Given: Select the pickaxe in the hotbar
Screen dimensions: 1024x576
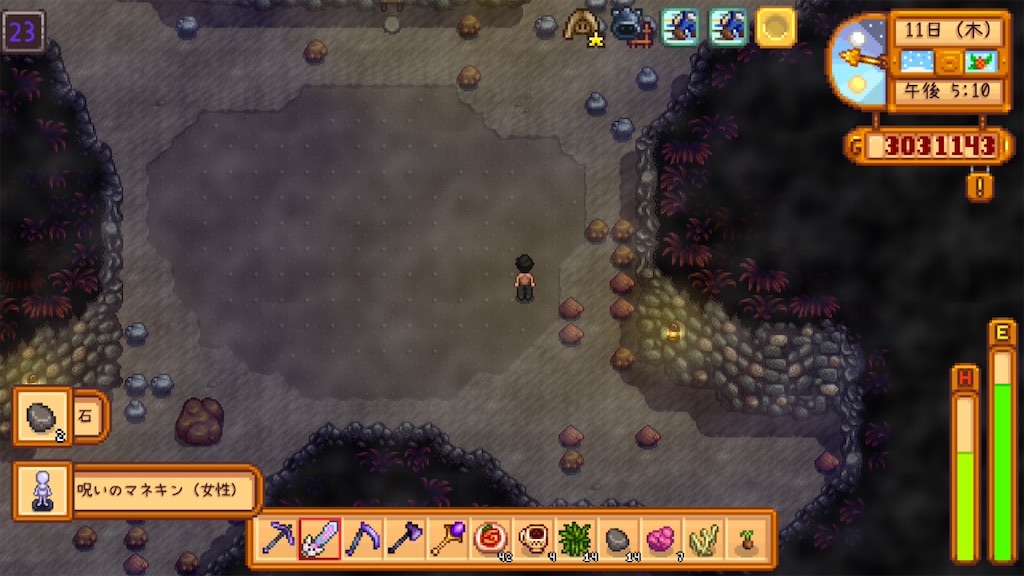Looking at the screenshot, I should (x=277, y=539).
